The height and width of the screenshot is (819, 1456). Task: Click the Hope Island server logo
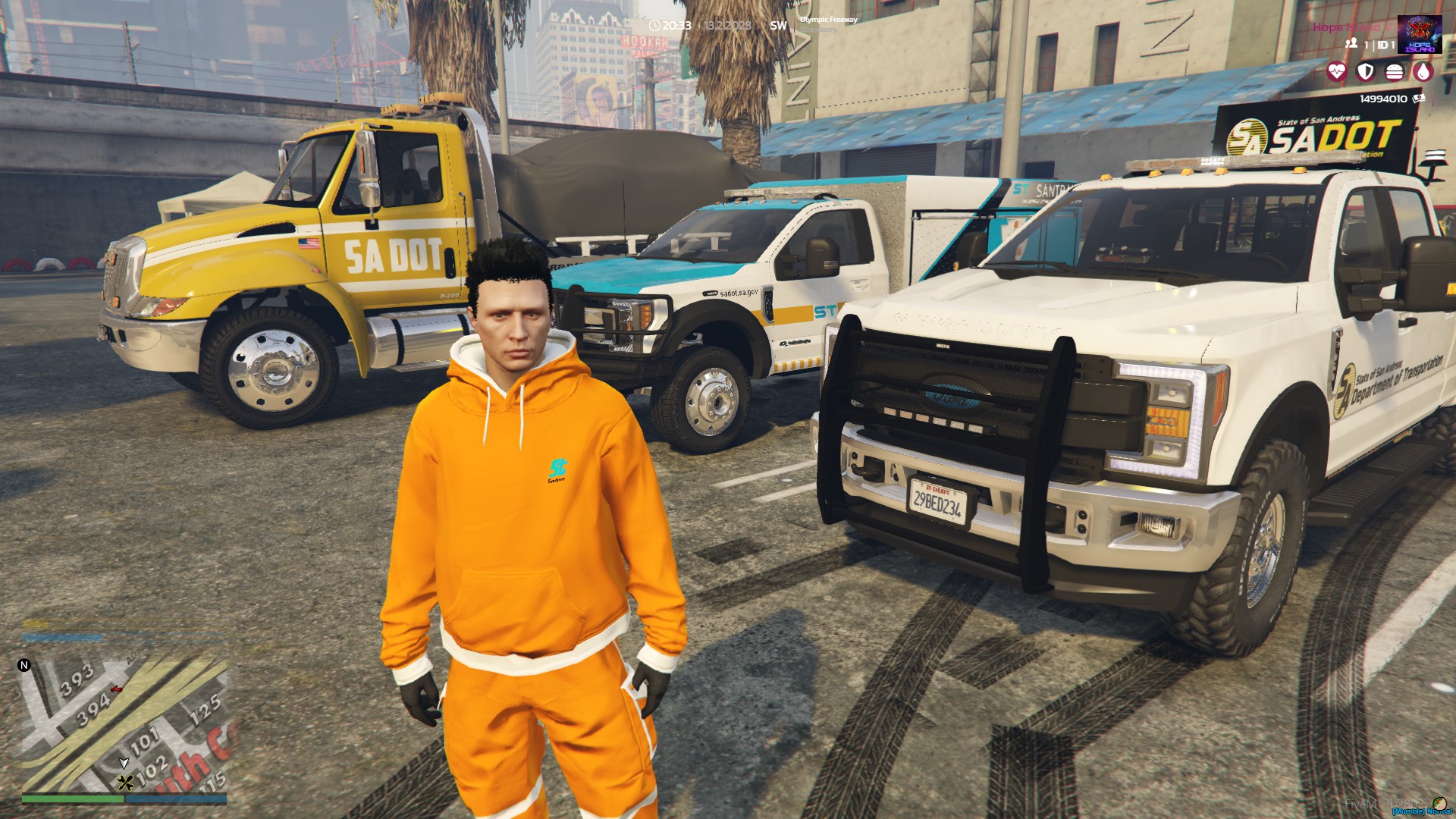[1419, 34]
